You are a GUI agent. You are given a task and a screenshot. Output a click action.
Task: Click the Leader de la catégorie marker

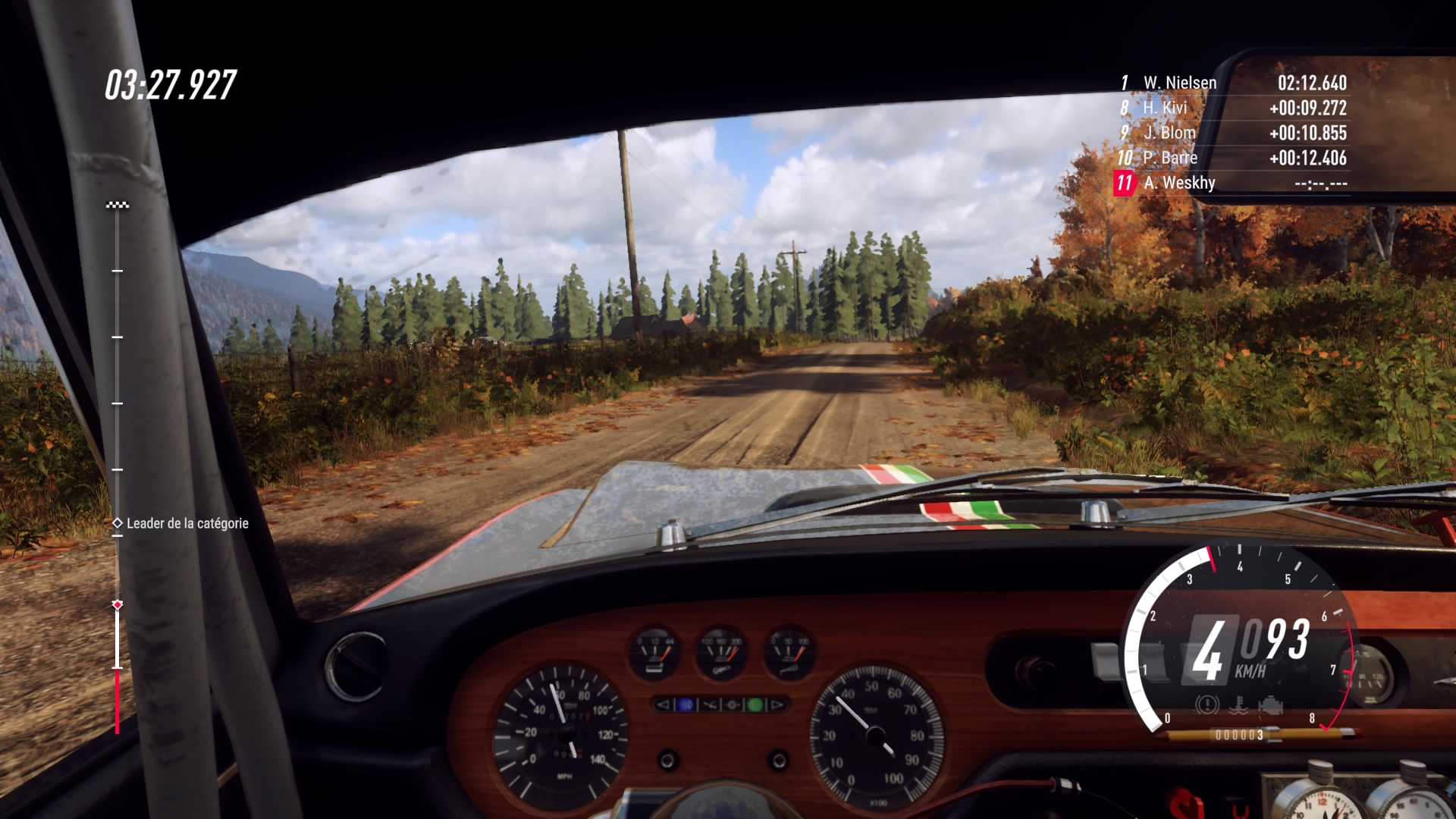pos(118,523)
